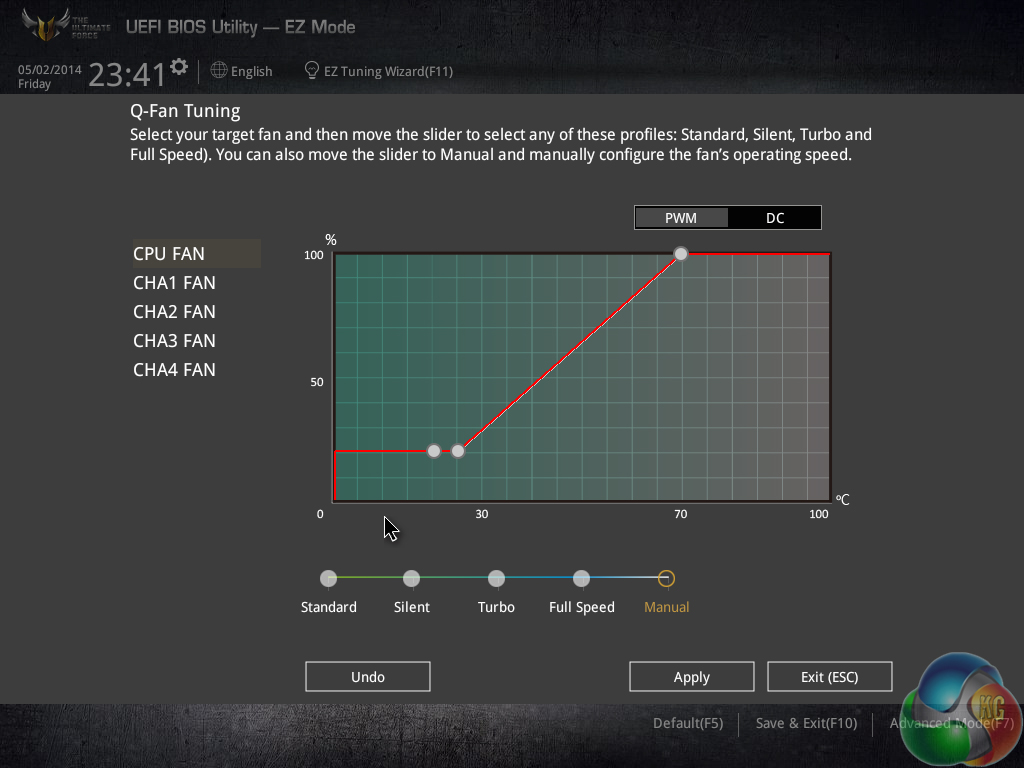Viewport: 1024px width, 768px height.
Task: Select the curve point at 70 degrees
Action: [681, 254]
